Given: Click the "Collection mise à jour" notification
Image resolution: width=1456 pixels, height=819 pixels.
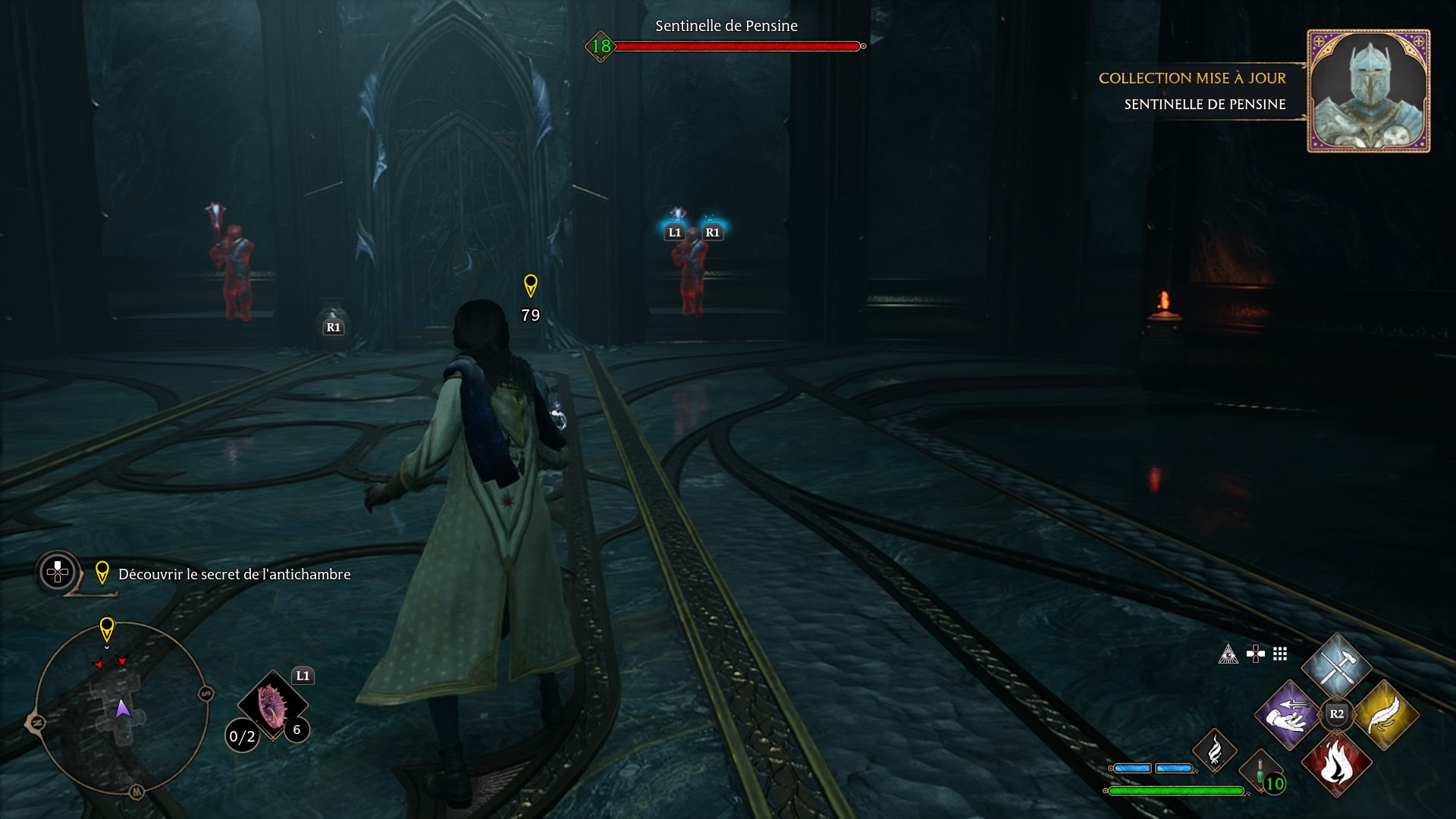Looking at the screenshot, I should pos(1192,78).
